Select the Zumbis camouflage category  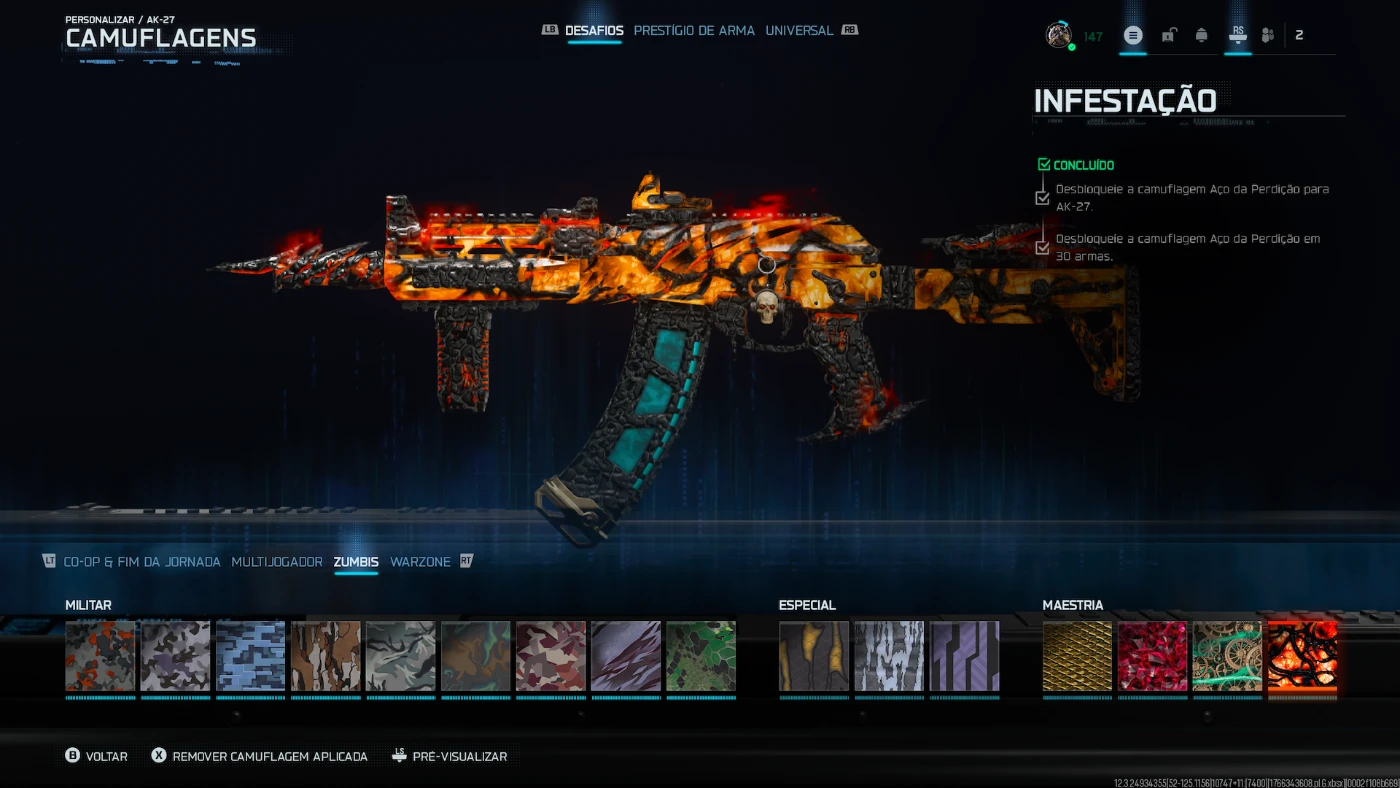click(356, 562)
